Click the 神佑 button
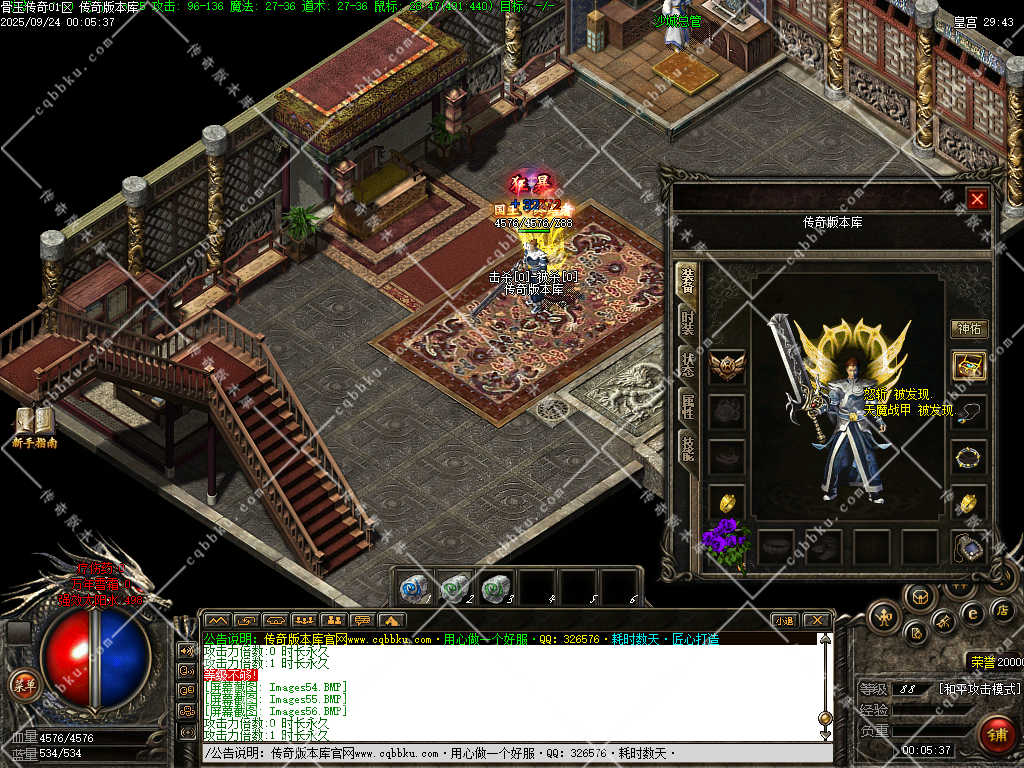1024x768 pixels. click(969, 328)
